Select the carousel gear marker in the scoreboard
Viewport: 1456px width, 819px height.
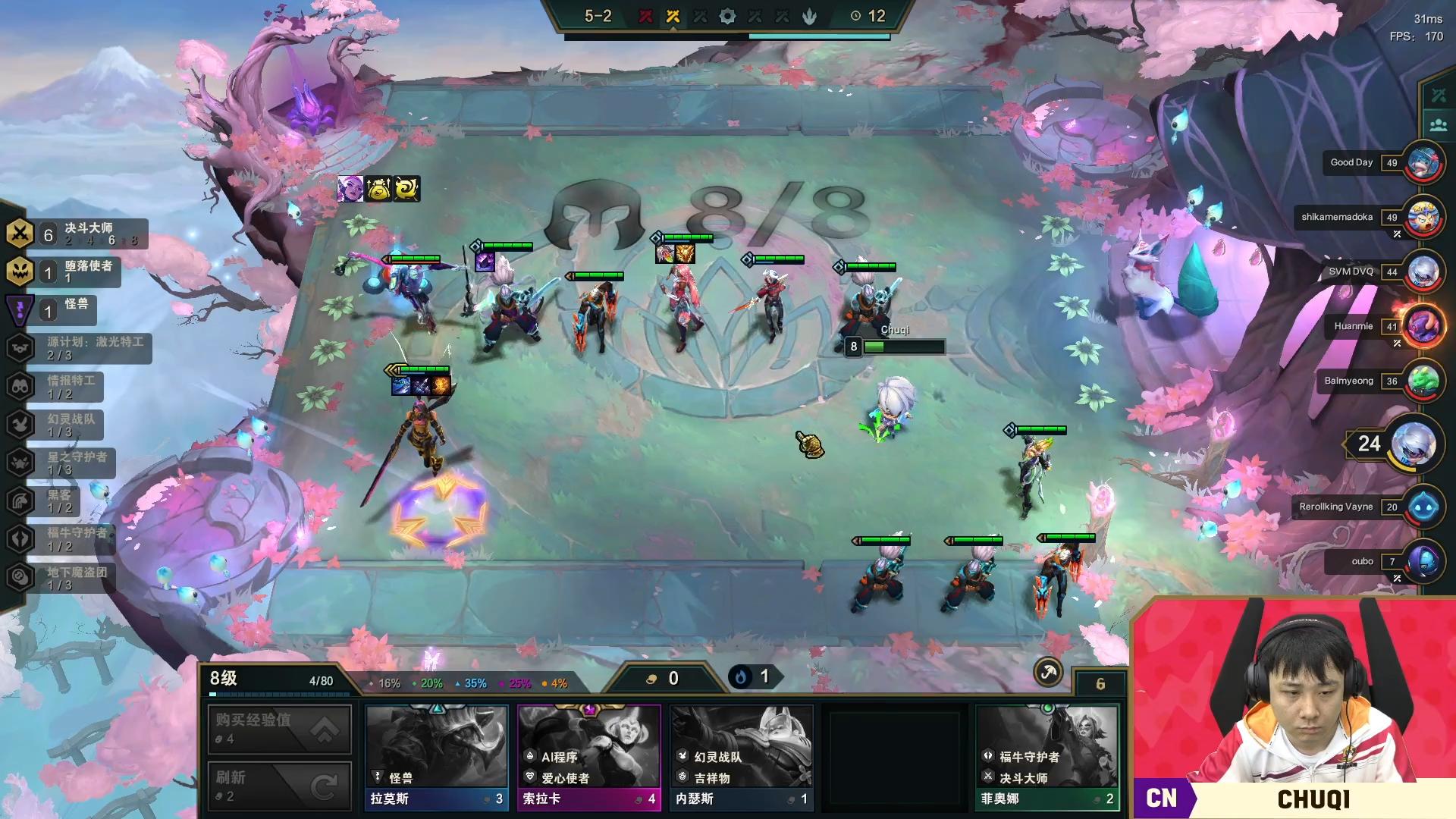[x=726, y=15]
